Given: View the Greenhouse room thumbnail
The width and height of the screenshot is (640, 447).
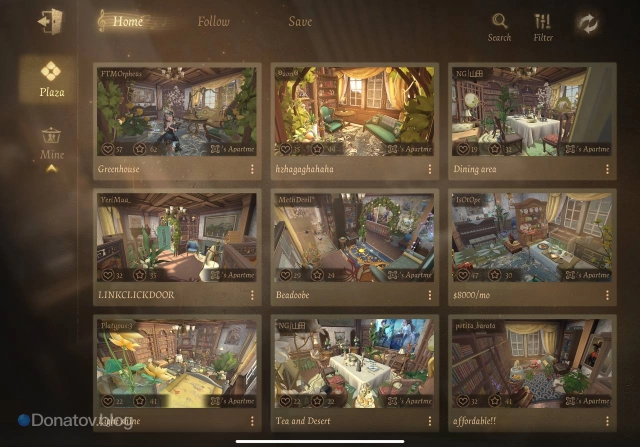Looking at the screenshot, I should coord(176,111).
